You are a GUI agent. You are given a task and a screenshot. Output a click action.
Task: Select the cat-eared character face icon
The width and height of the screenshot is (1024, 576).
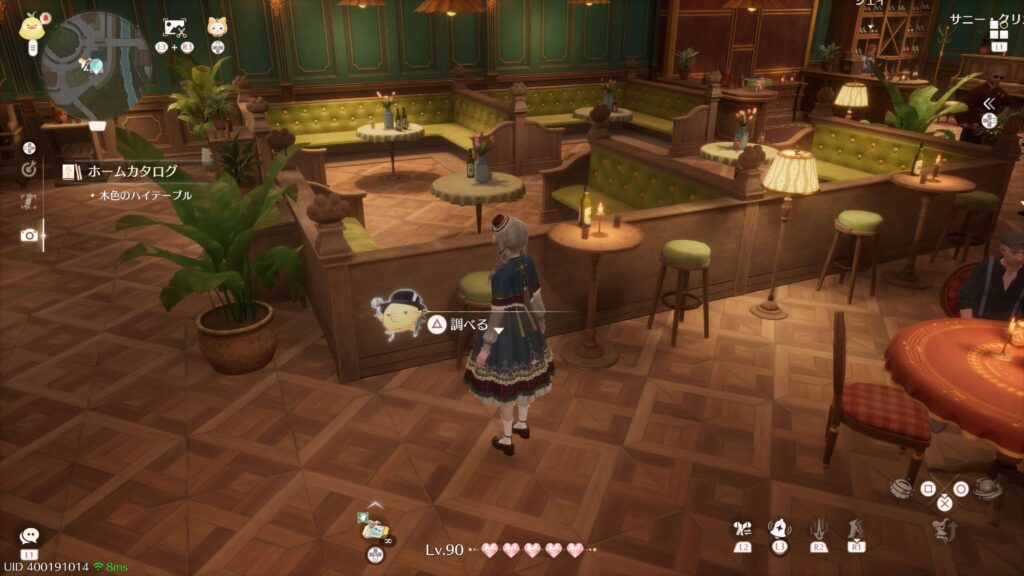point(217,28)
